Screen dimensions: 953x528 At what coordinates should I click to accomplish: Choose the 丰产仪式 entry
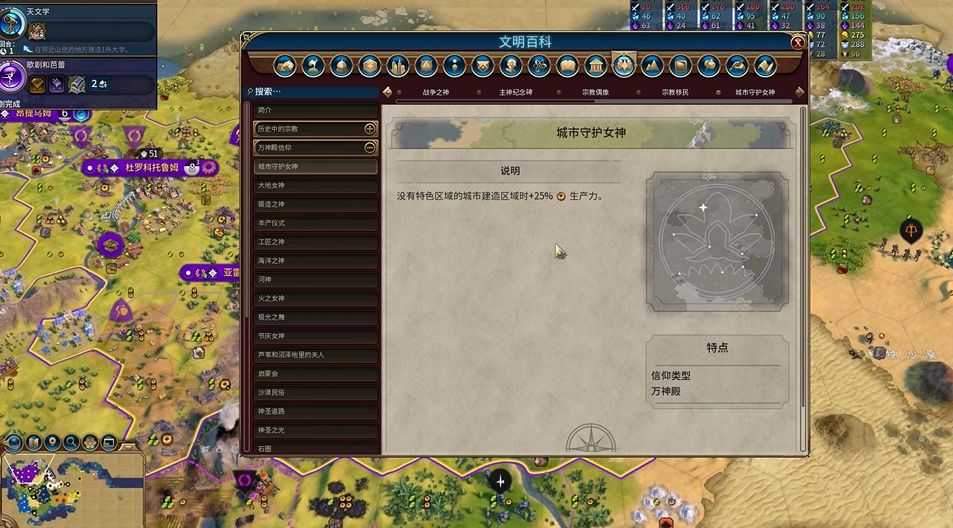(315, 223)
